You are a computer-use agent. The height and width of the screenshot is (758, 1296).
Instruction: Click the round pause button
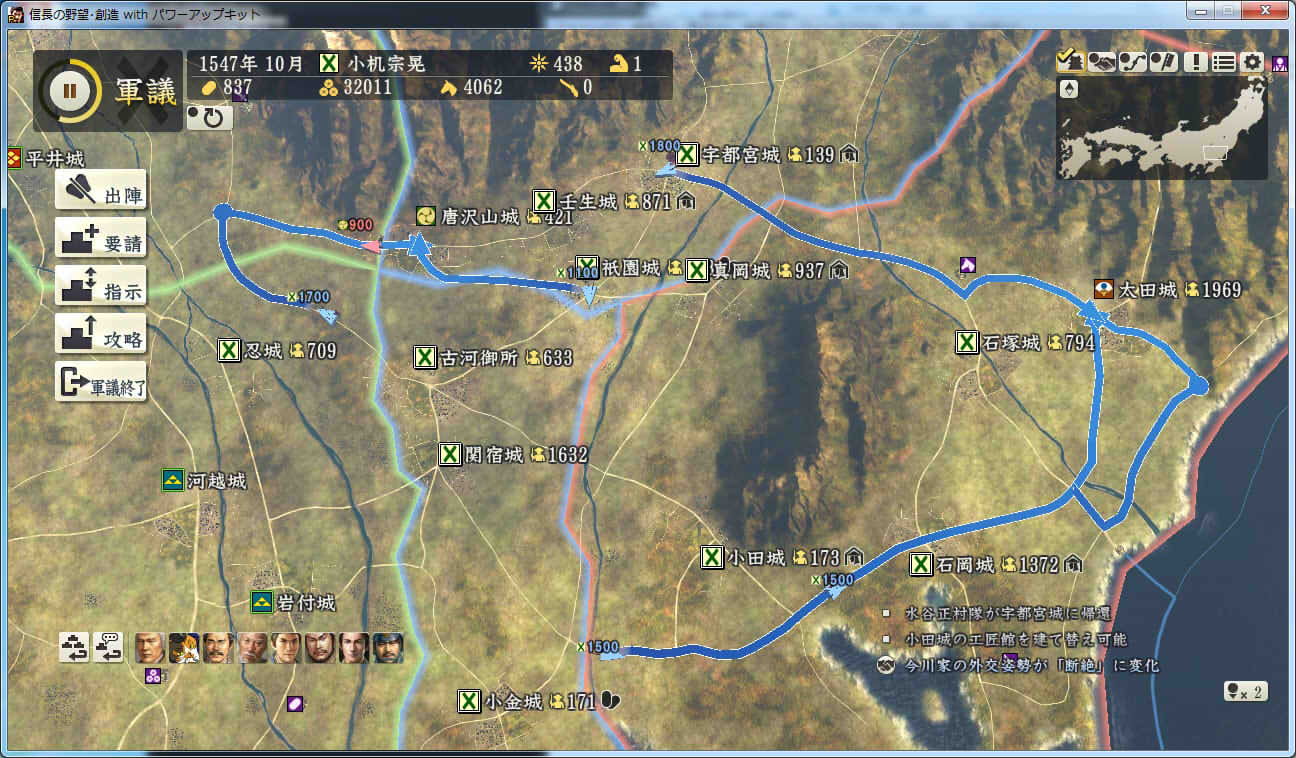click(69, 91)
